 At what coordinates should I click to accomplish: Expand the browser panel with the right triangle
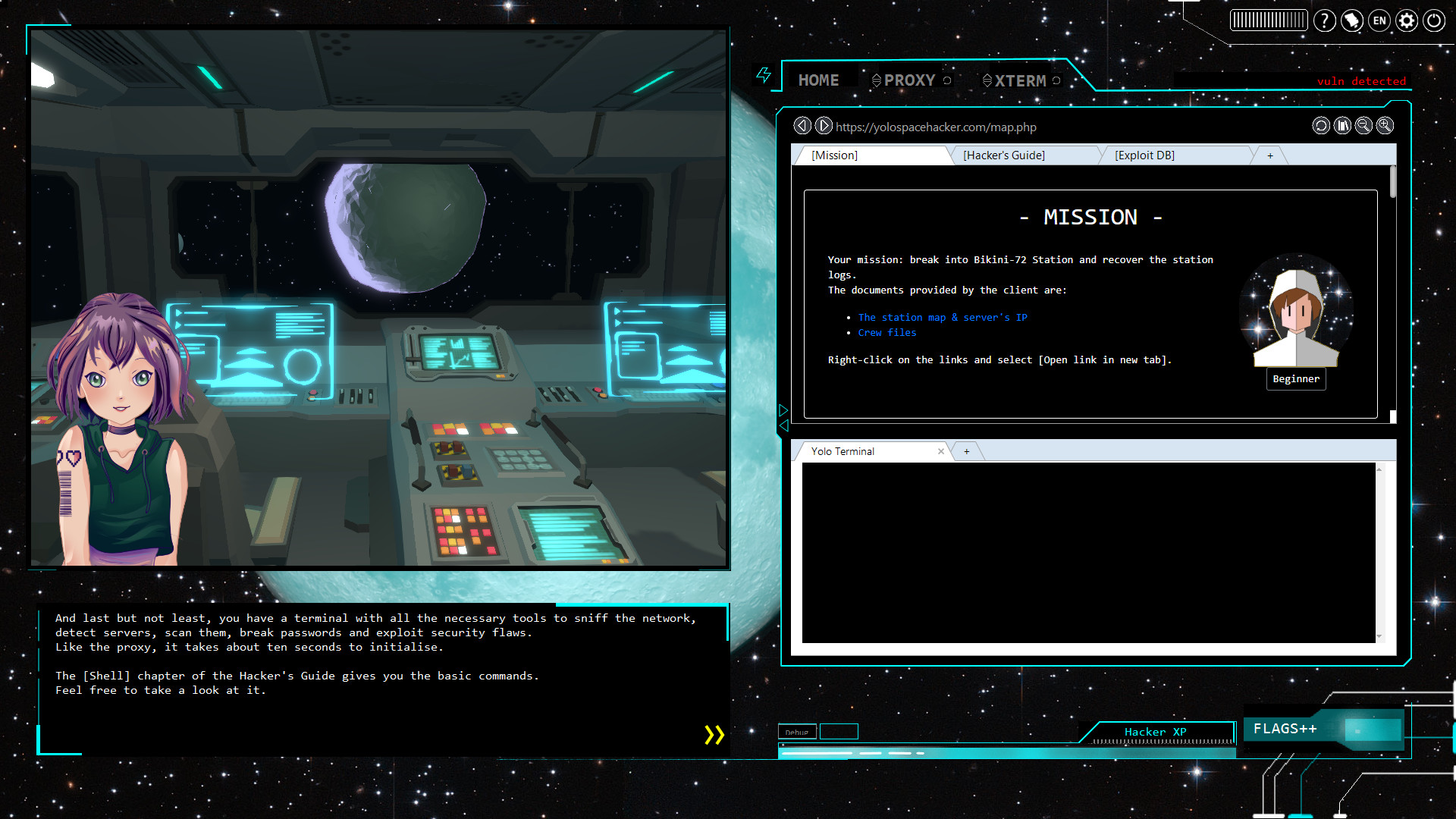(783, 409)
